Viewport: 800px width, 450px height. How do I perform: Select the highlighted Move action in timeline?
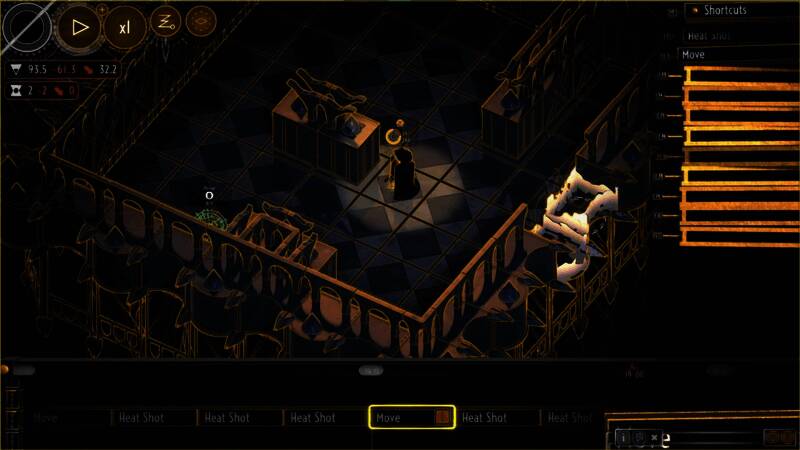point(412,417)
